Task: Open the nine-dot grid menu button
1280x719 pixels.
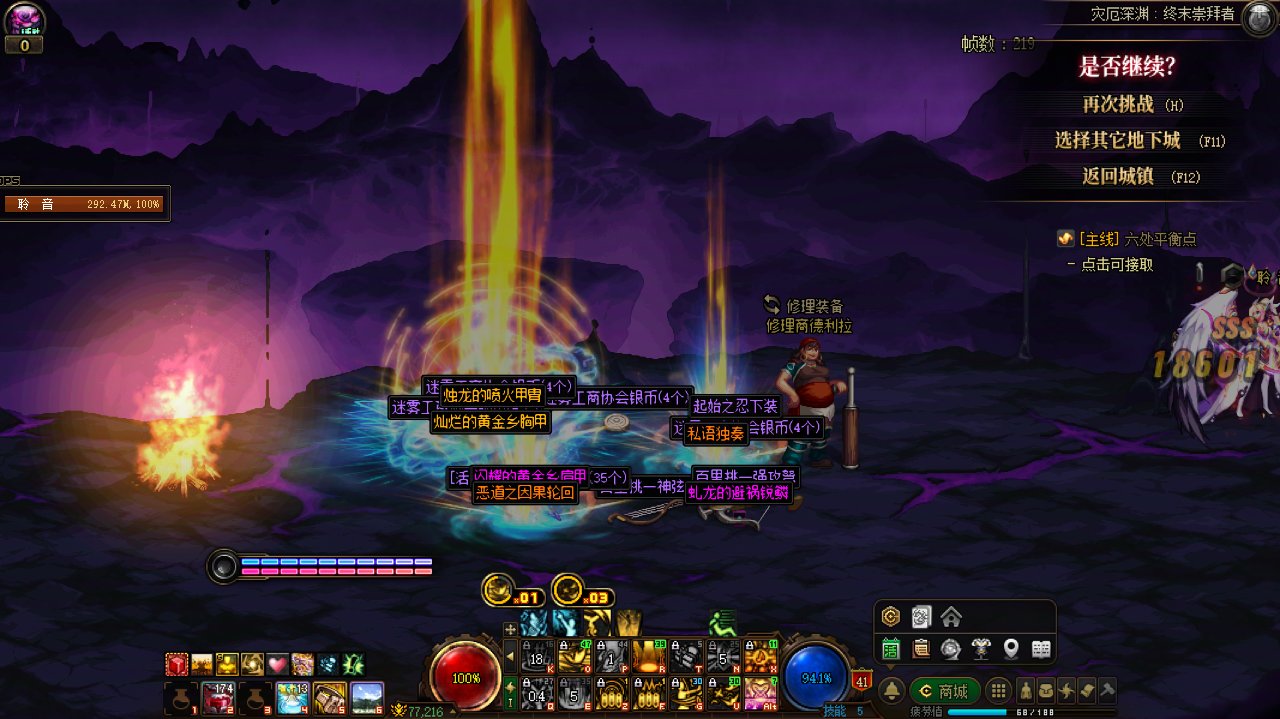Action: pos(997,691)
